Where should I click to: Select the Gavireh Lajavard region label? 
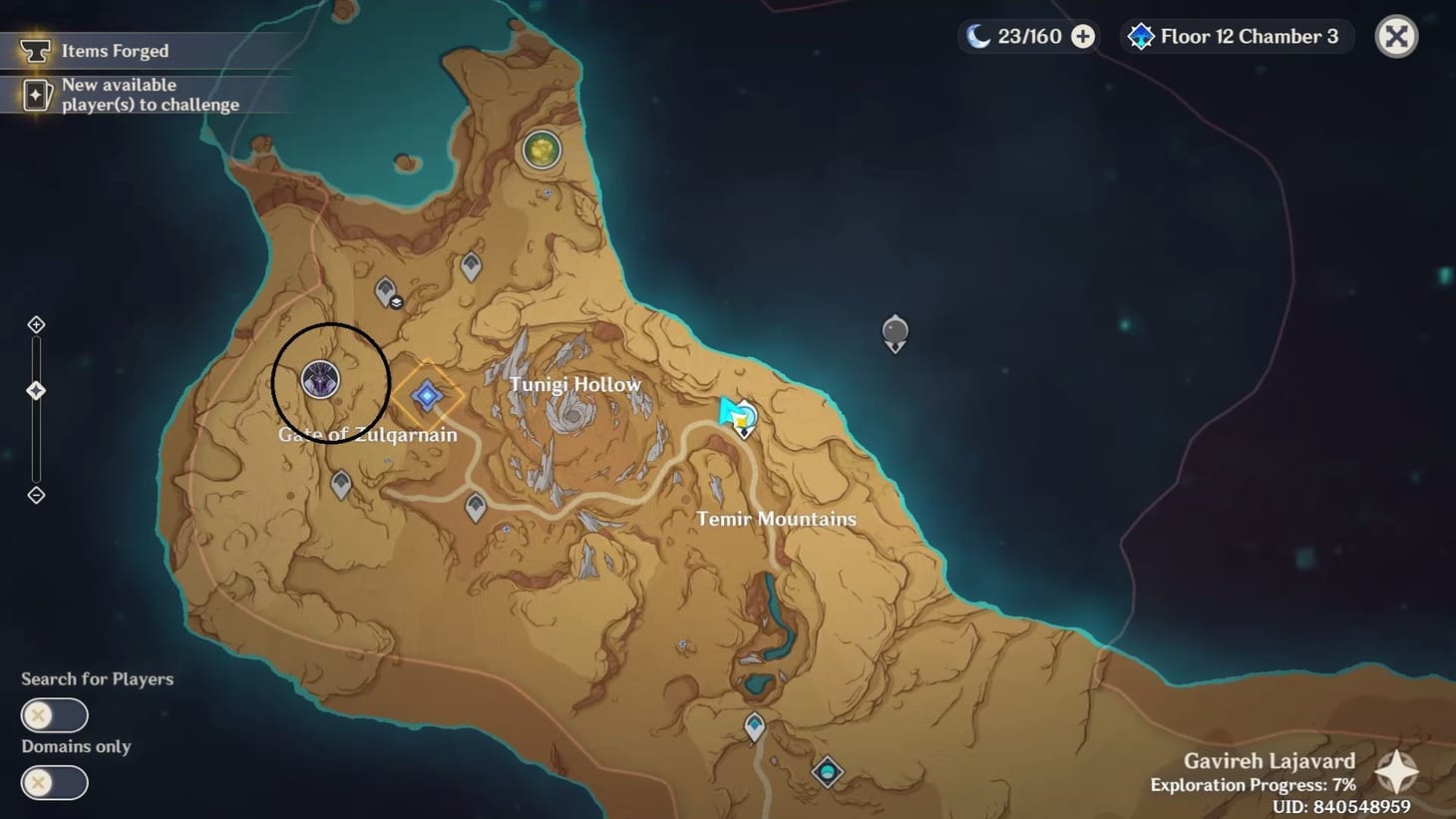pos(1269,760)
